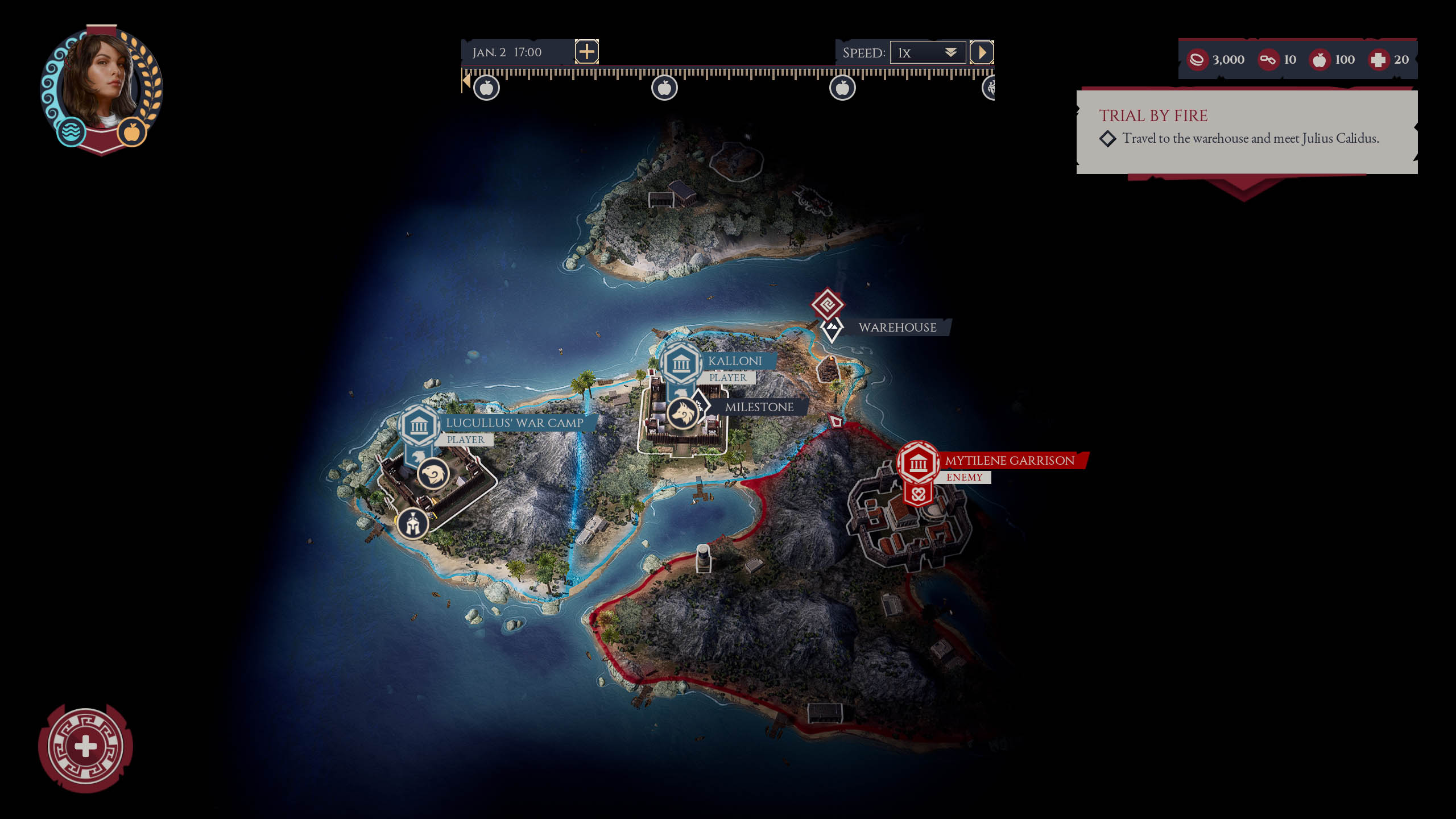Screen dimensions: 1456x819
Task: Select the Warehouse map marker
Action: point(832,328)
